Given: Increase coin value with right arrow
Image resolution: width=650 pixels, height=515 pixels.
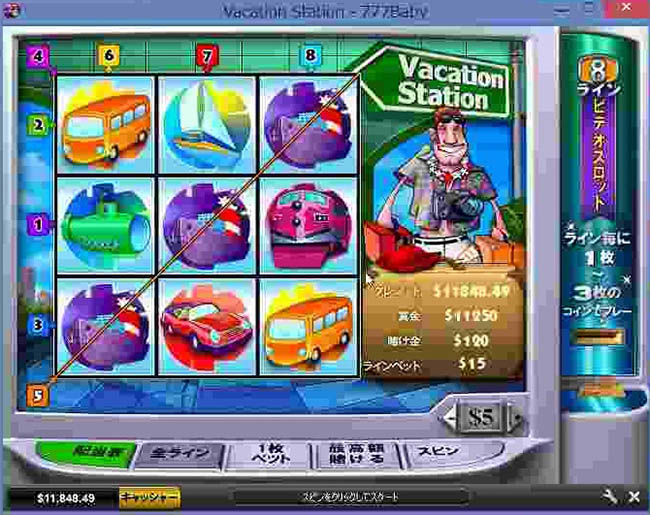Looking at the screenshot, I should point(516,416).
